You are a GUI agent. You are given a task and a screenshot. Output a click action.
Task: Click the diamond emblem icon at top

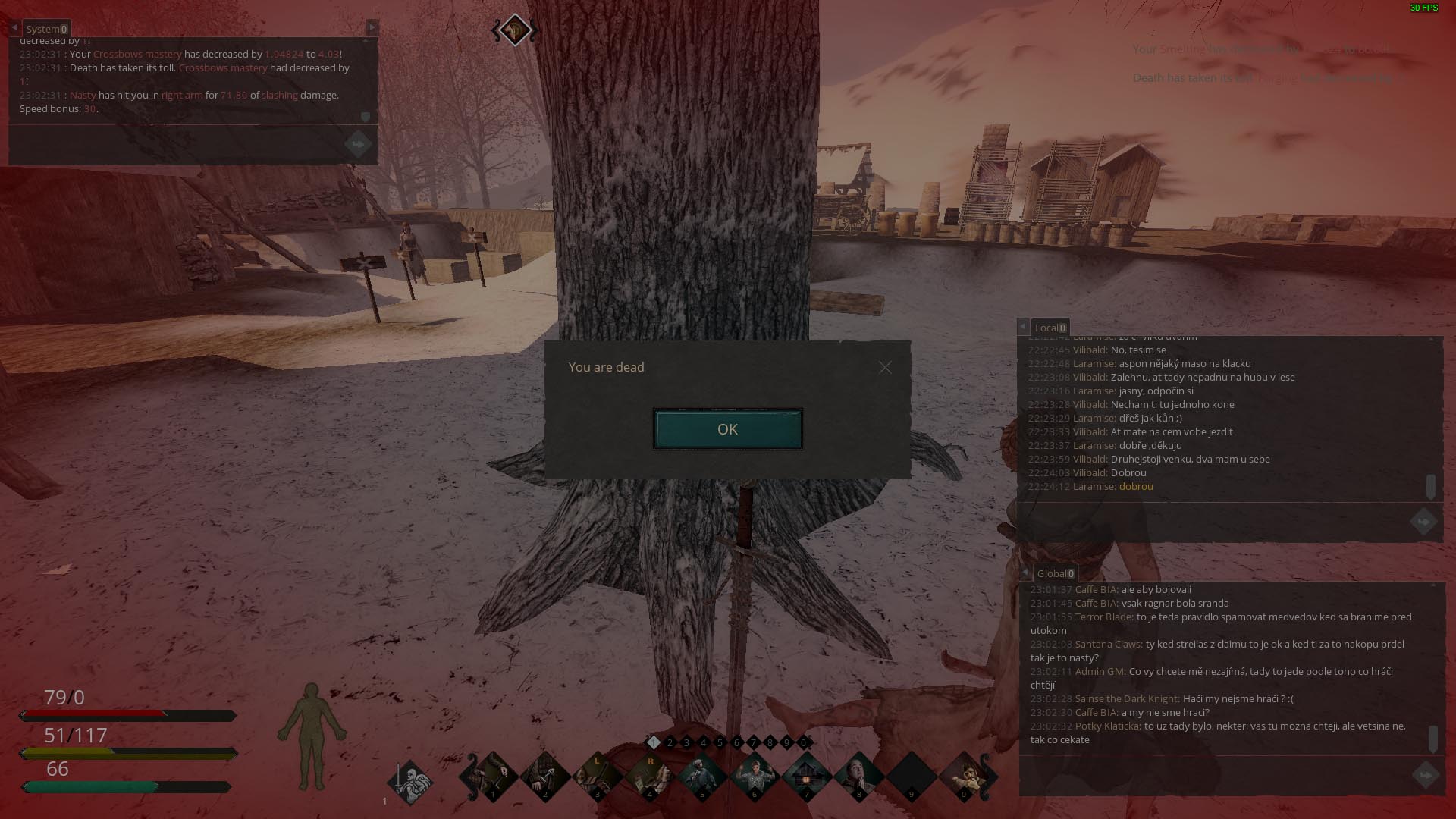tap(515, 30)
